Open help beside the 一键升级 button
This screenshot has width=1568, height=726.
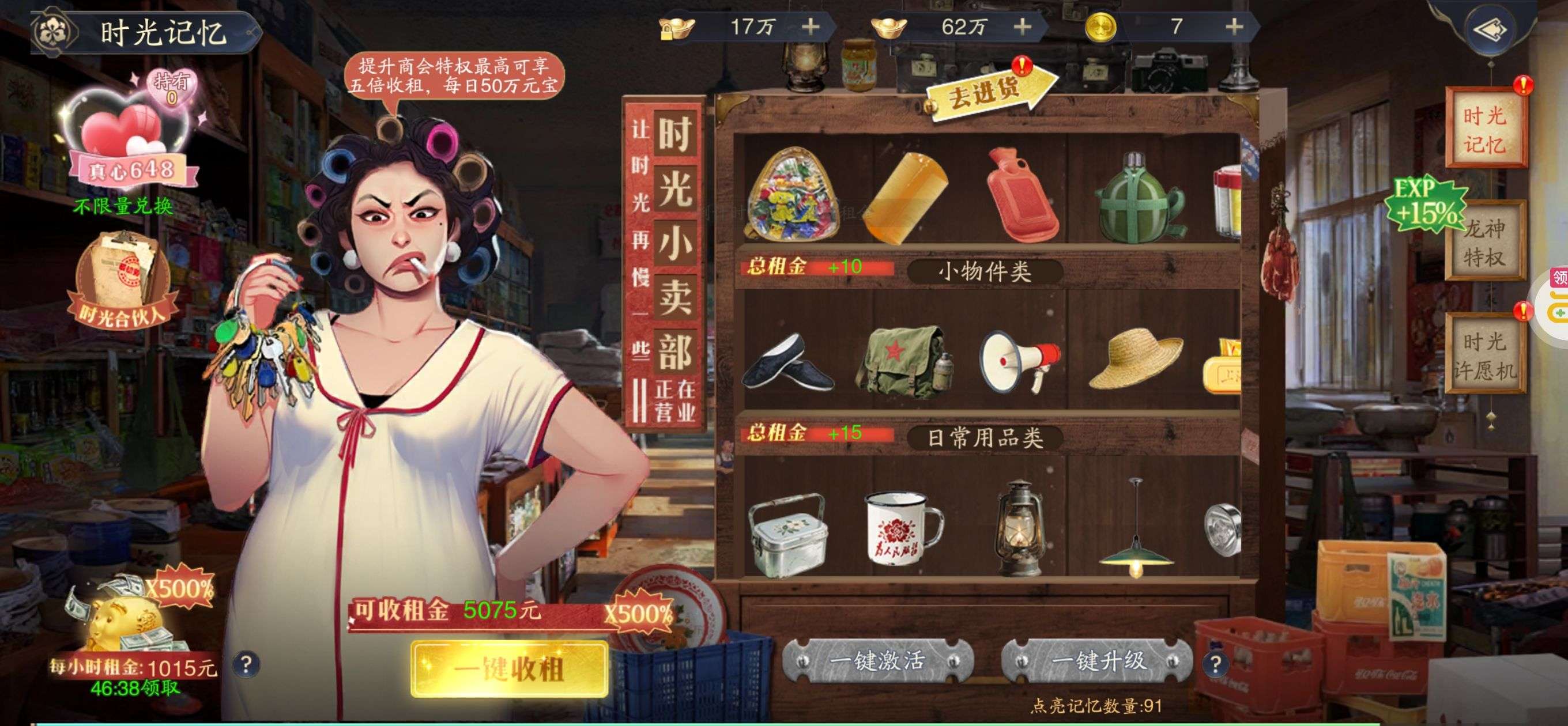pyautogui.click(x=1215, y=663)
